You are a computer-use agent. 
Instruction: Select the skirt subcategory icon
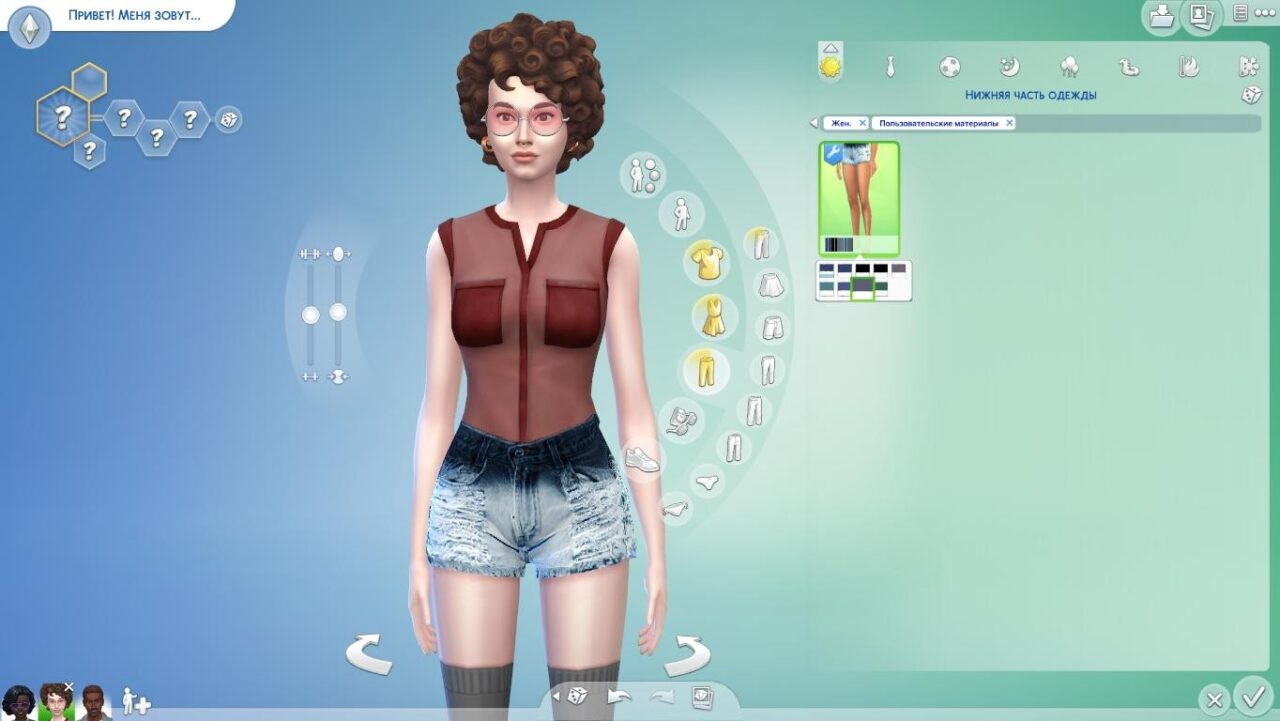(769, 286)
